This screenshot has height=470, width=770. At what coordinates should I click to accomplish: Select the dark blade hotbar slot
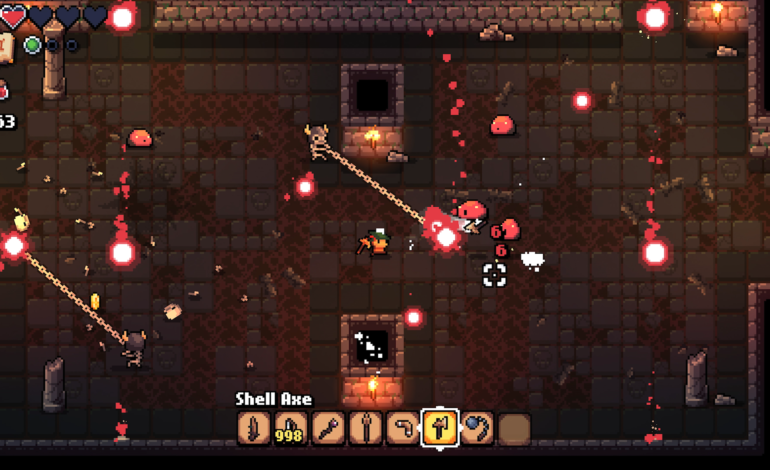click(x=254, y=428)
